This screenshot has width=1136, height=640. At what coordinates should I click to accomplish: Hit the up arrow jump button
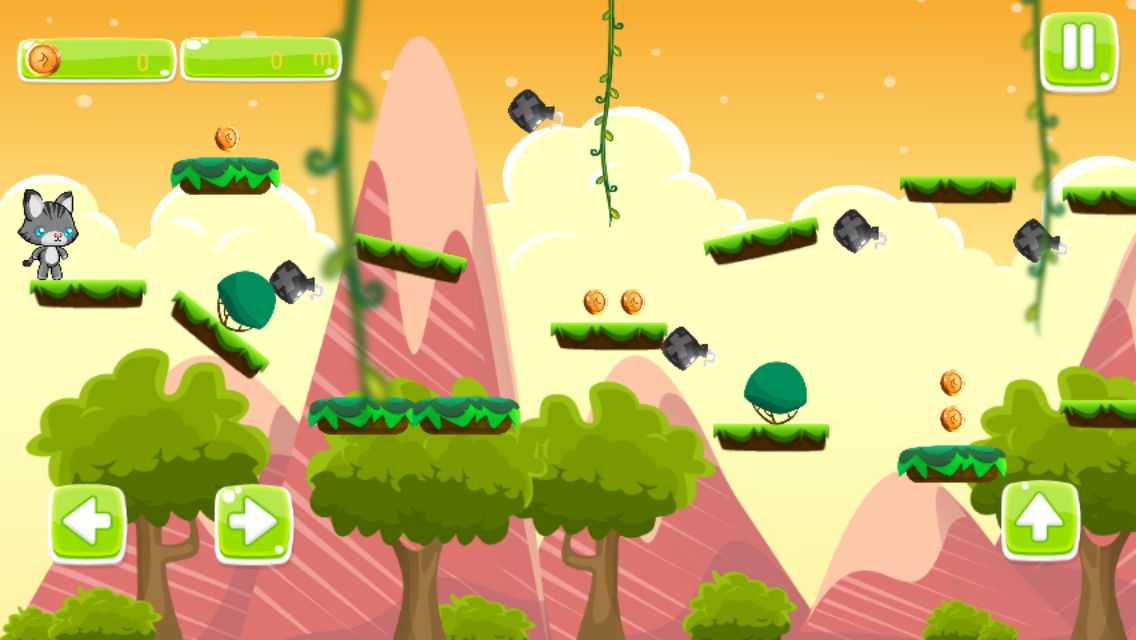coord(1040,519)
